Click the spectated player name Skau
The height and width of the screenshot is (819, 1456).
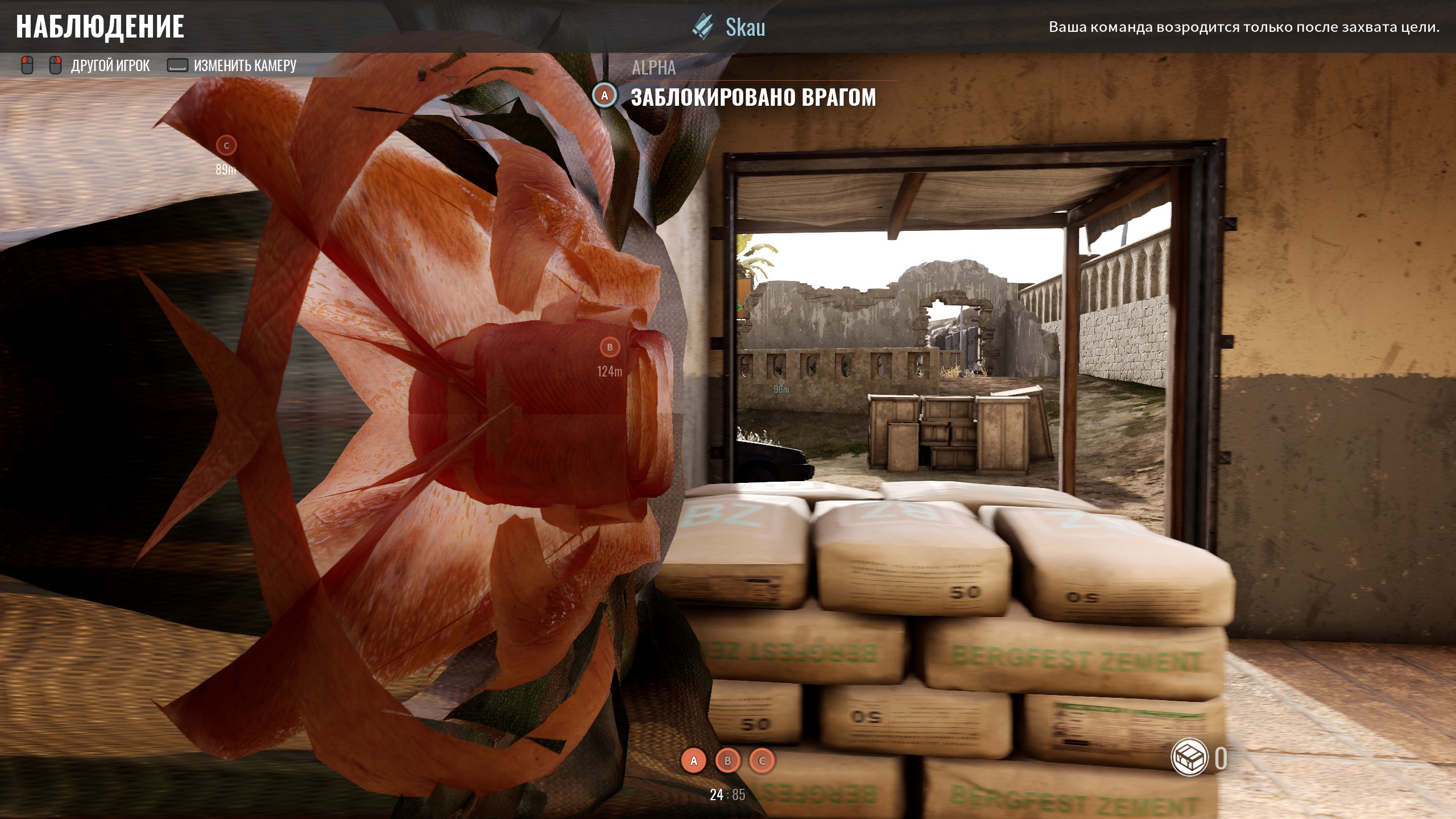[744, 27]
